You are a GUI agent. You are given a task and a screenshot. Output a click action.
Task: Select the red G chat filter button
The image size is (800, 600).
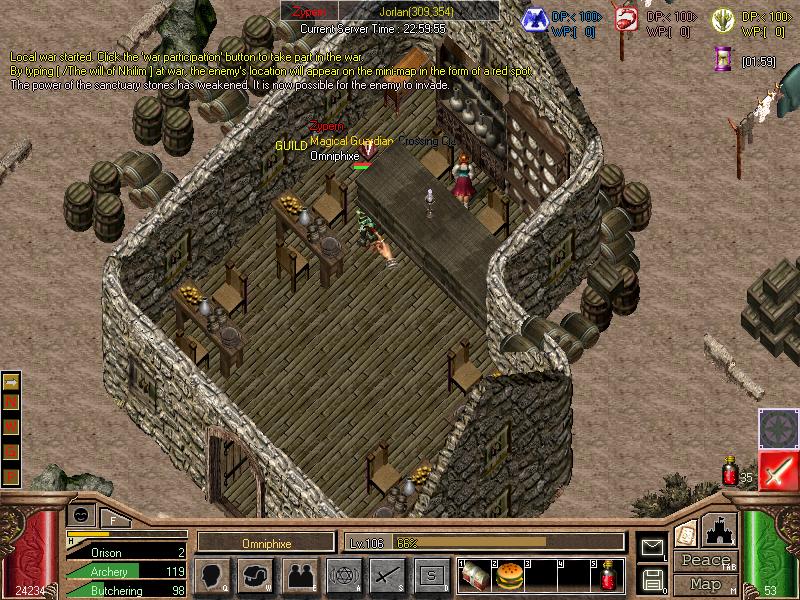[x=12, y=450]
